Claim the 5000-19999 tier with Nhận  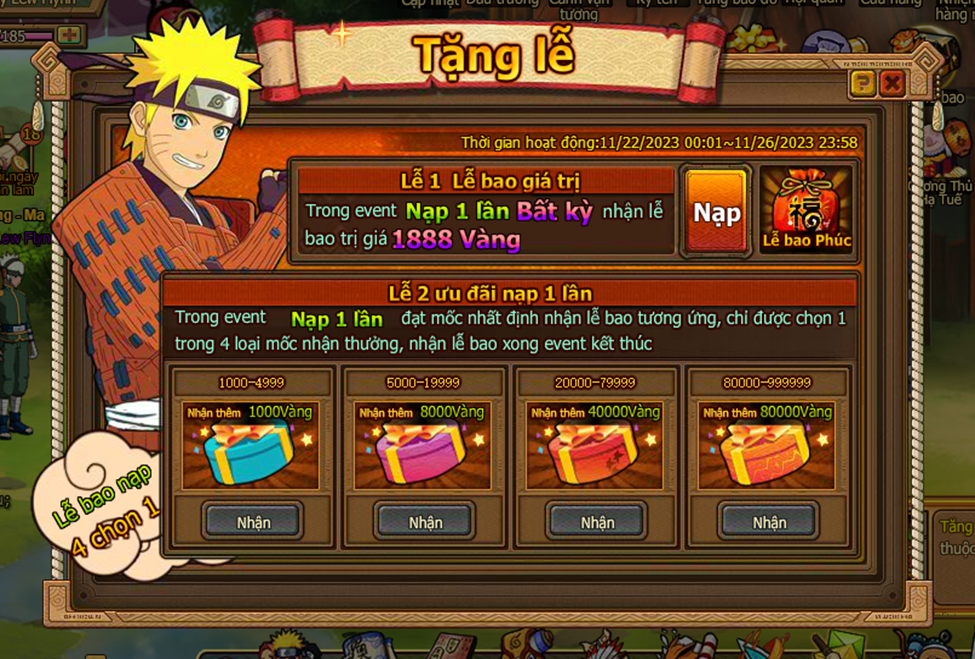tap(425, 521)
